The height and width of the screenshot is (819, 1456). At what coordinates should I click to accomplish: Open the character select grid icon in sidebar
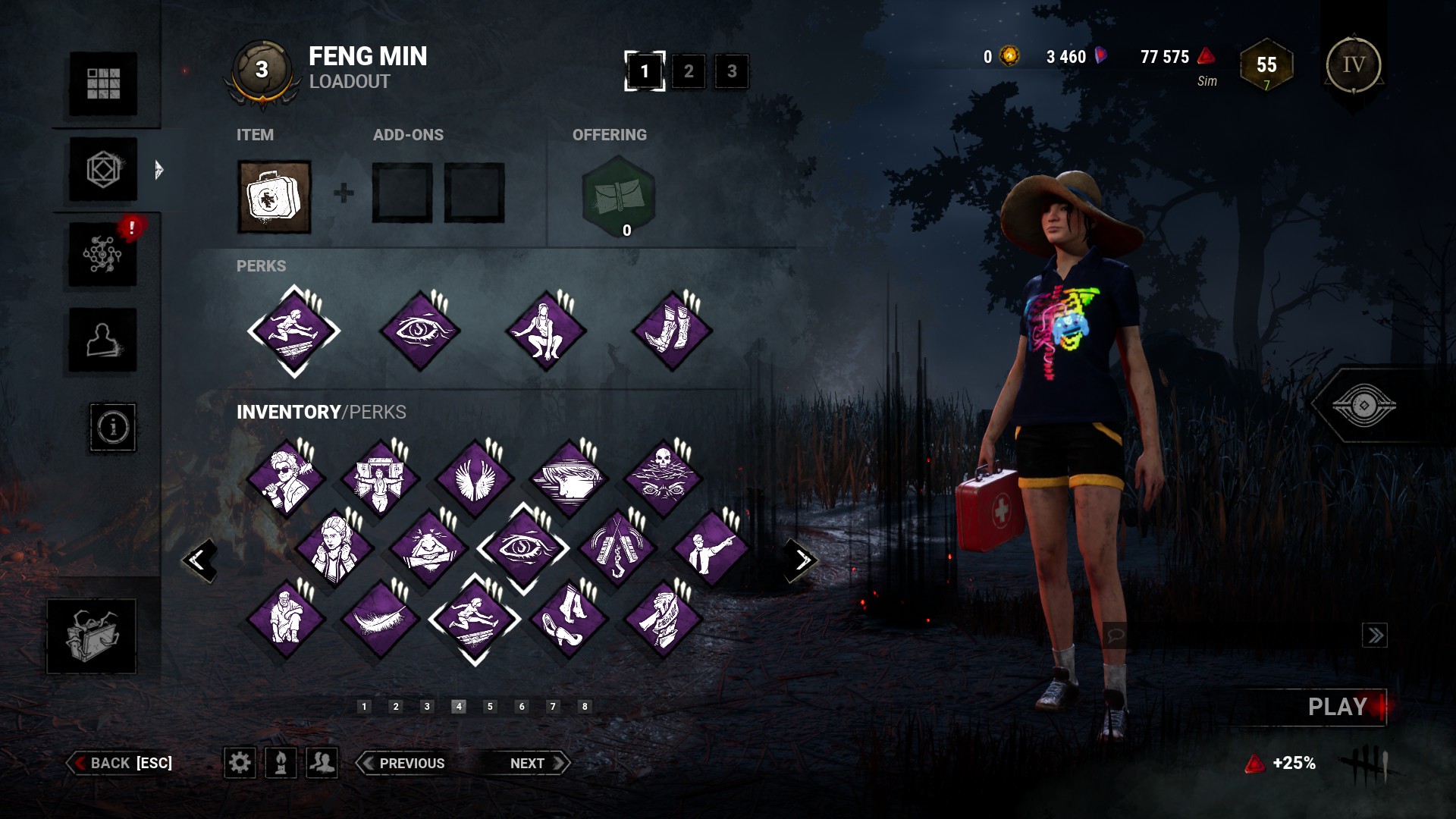pos(103,84)
